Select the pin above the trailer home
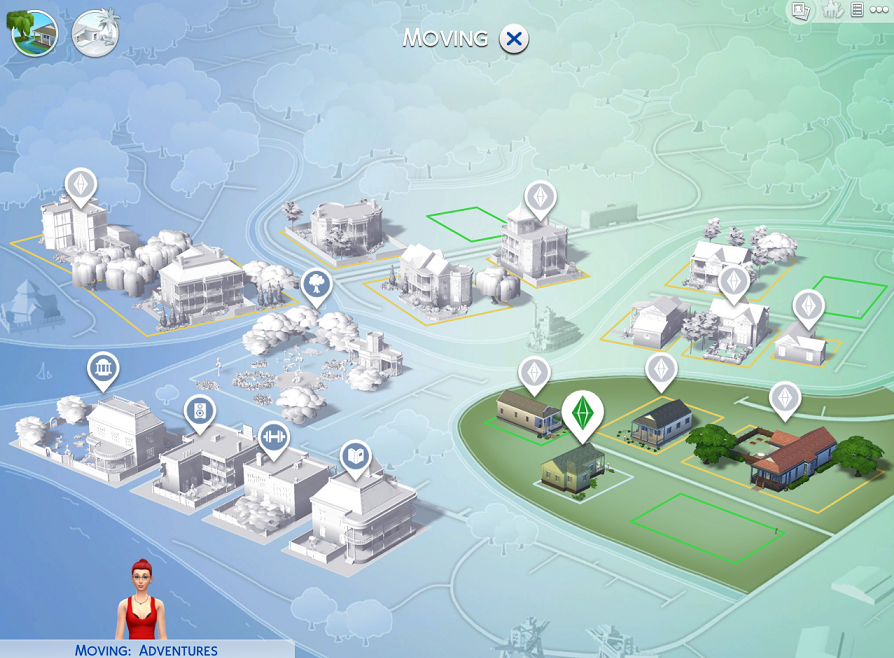This screenshot has width=894, height=658. click(534, 374)
